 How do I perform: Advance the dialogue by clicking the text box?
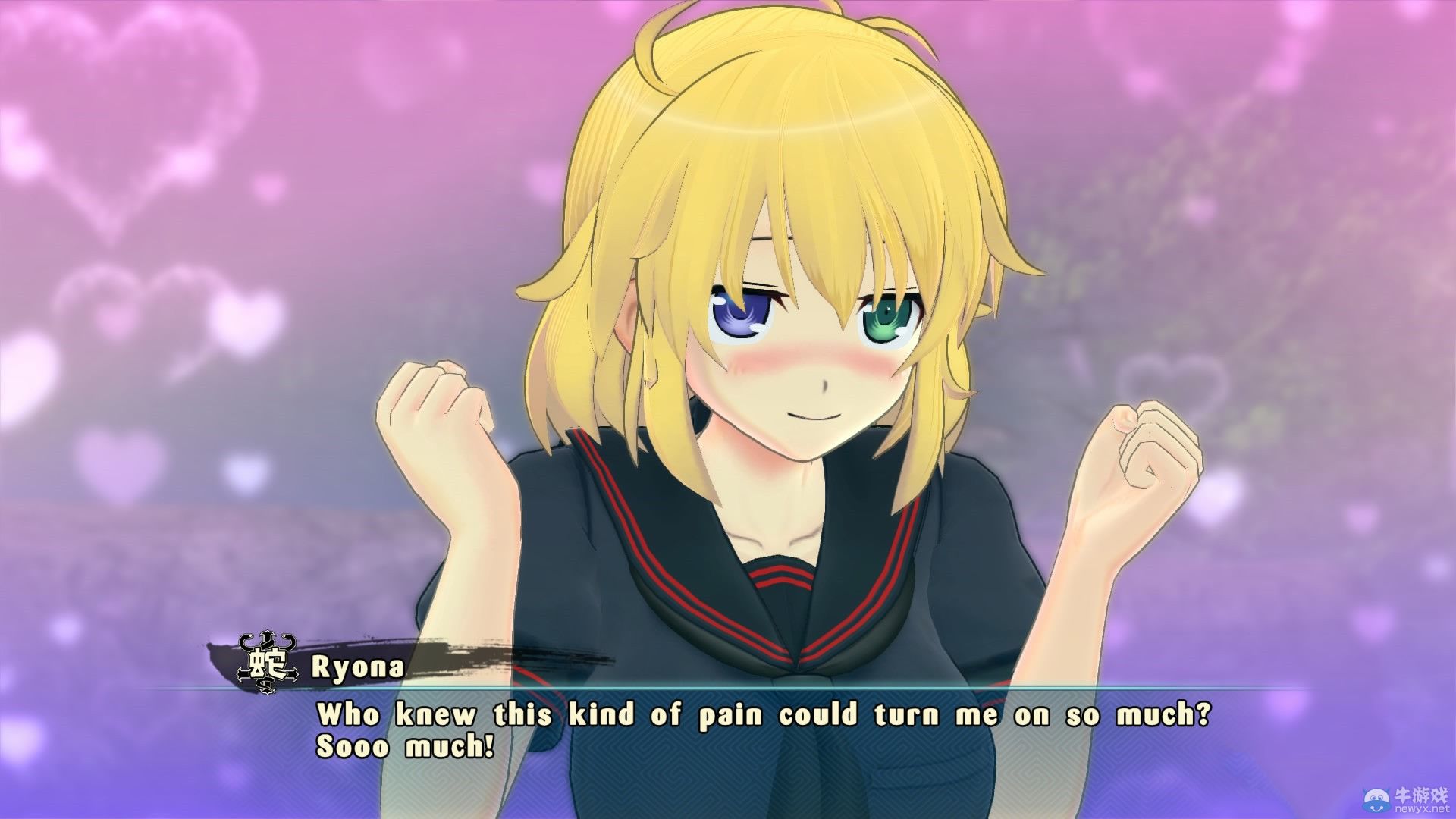click(728, 751)
